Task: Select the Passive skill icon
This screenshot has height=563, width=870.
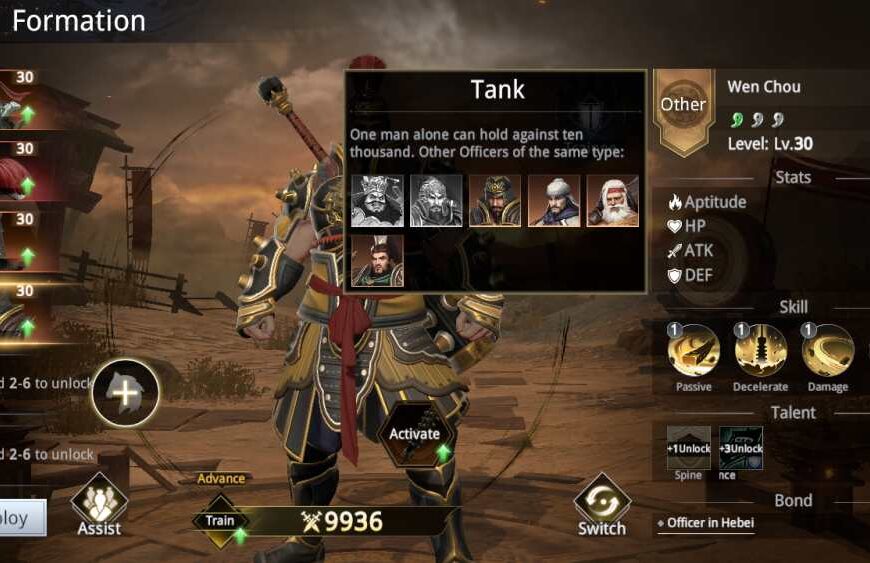Action: point(694,351)
